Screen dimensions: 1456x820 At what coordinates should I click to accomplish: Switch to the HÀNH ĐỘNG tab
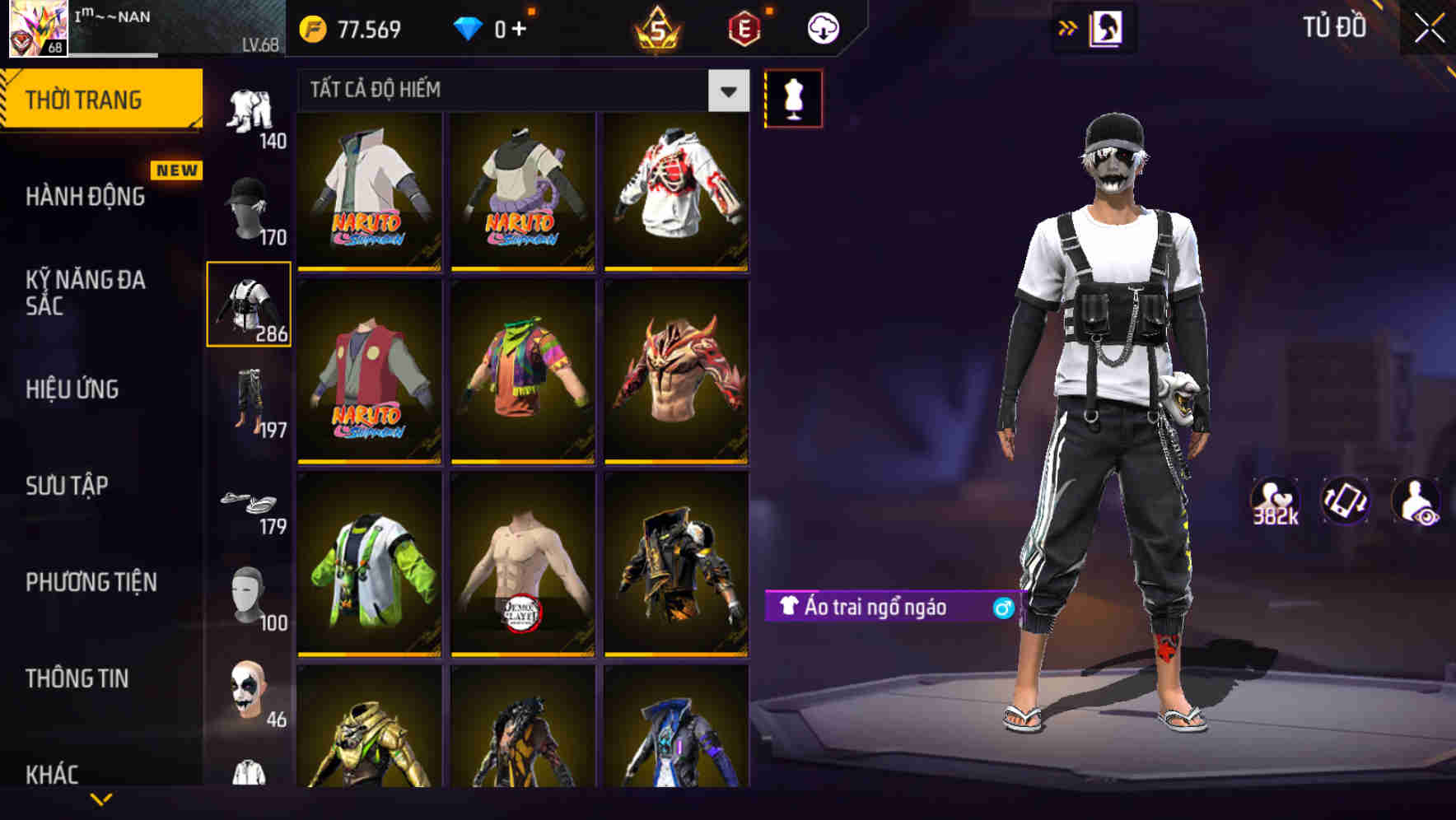click(85, 197)
